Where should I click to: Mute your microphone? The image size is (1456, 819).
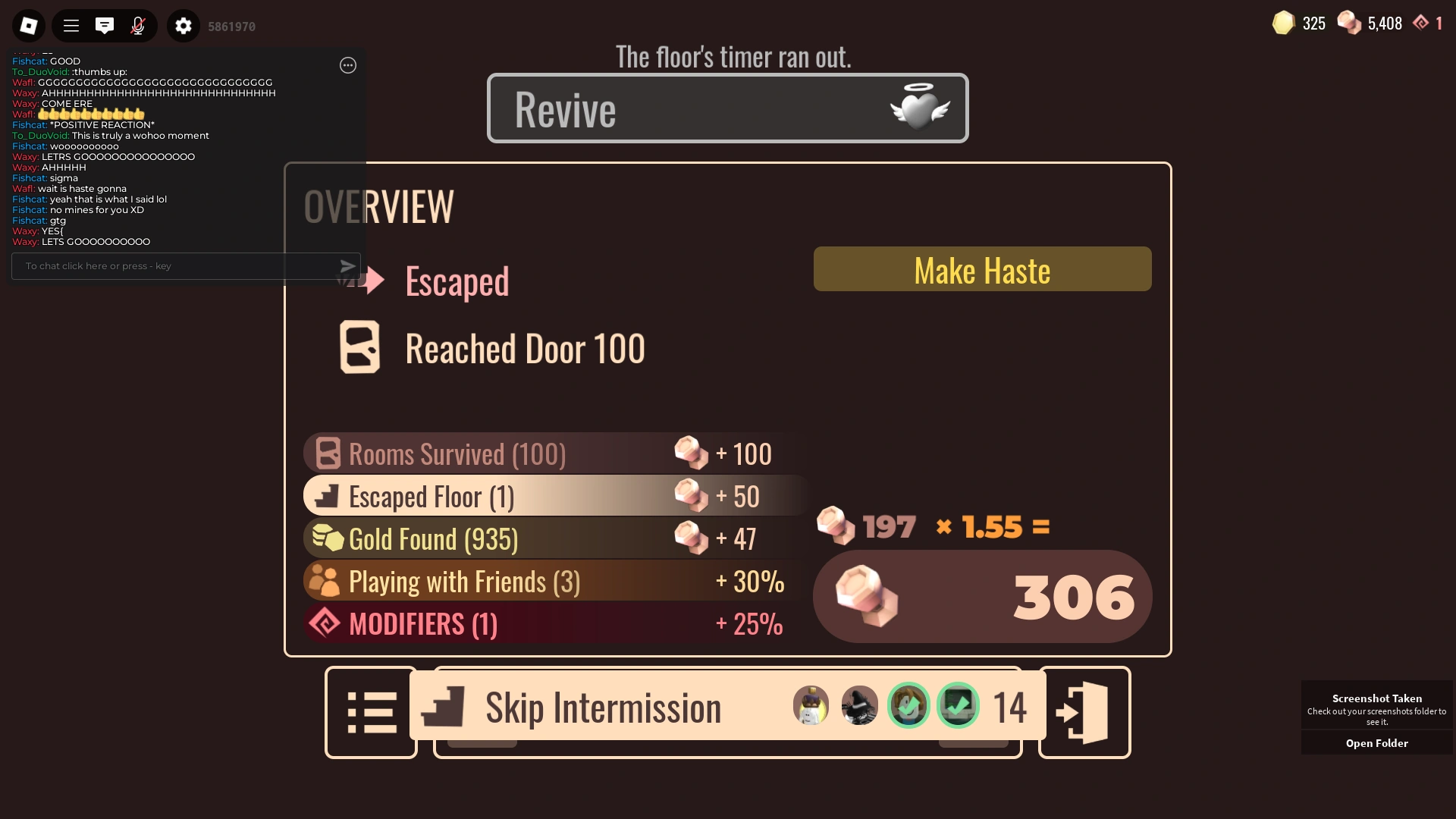[x=138, y=25]
